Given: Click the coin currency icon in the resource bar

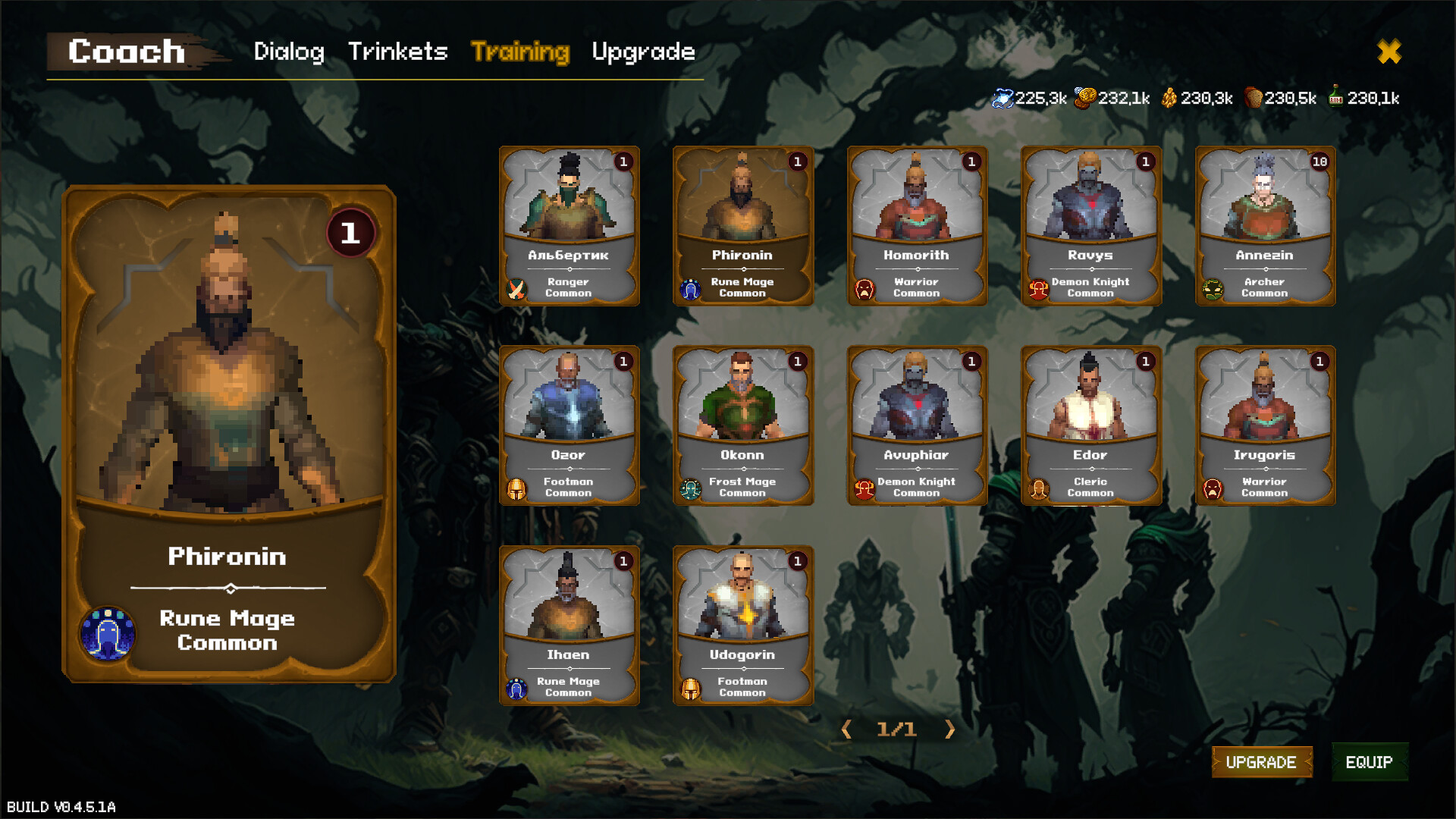Looking at the screenshot, I should tap(1086, 97).
